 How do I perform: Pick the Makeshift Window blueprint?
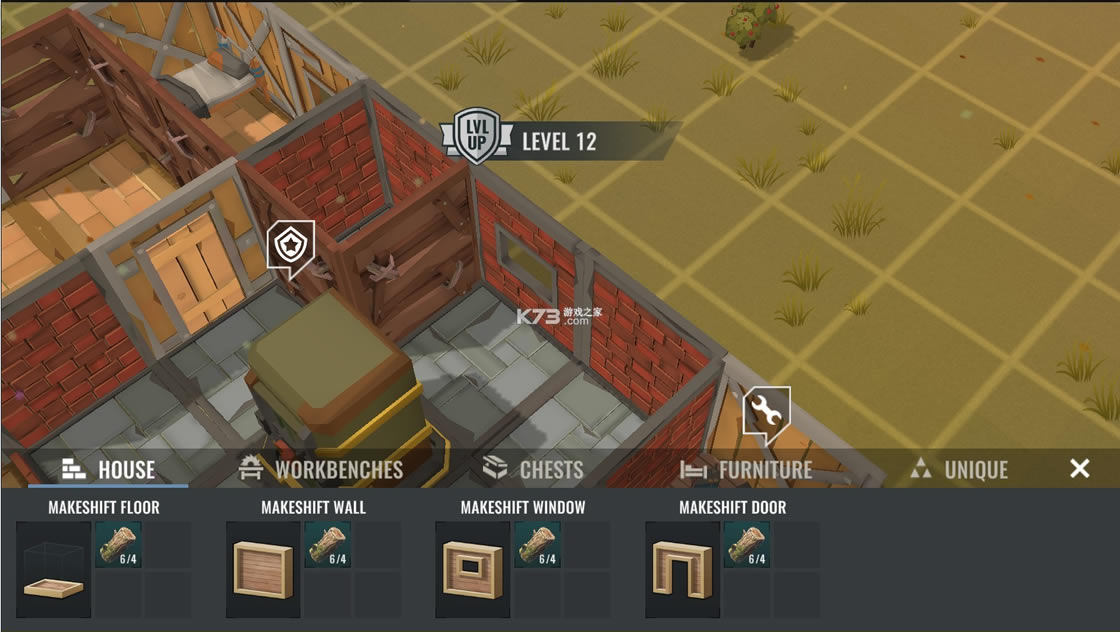click(473, 569)
